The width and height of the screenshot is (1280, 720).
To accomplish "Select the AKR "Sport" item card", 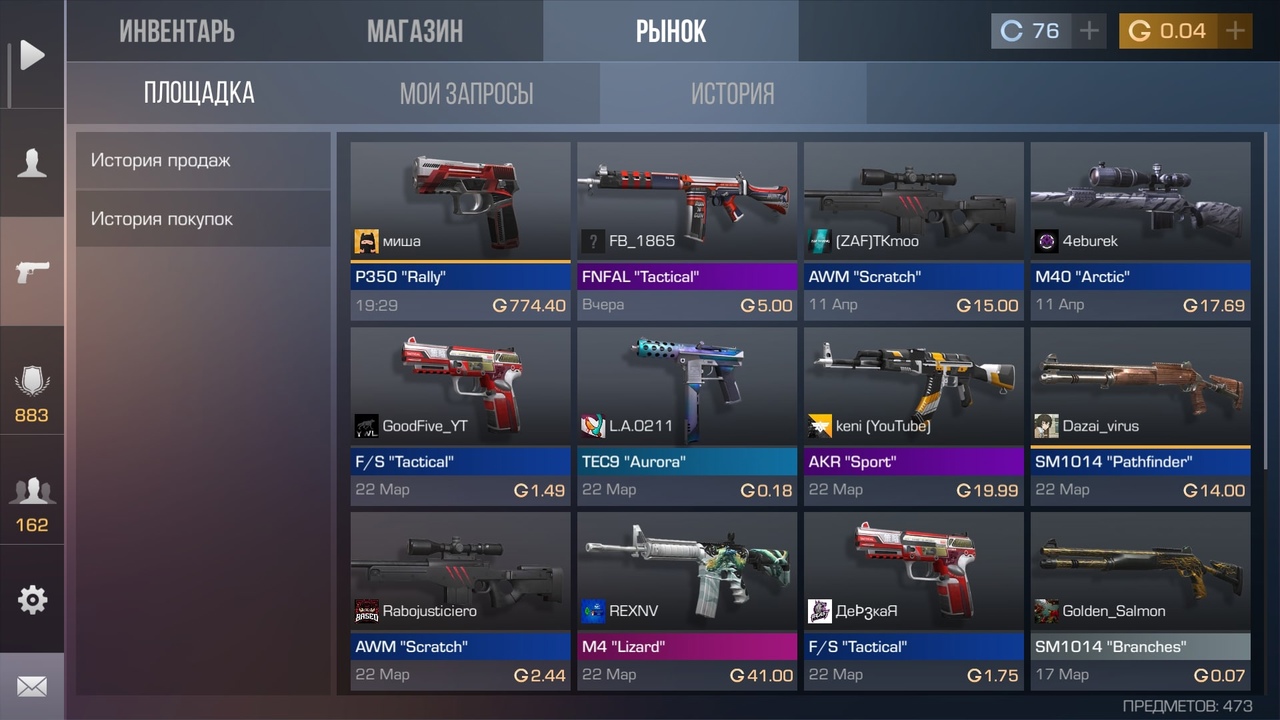I will point(913,415).
